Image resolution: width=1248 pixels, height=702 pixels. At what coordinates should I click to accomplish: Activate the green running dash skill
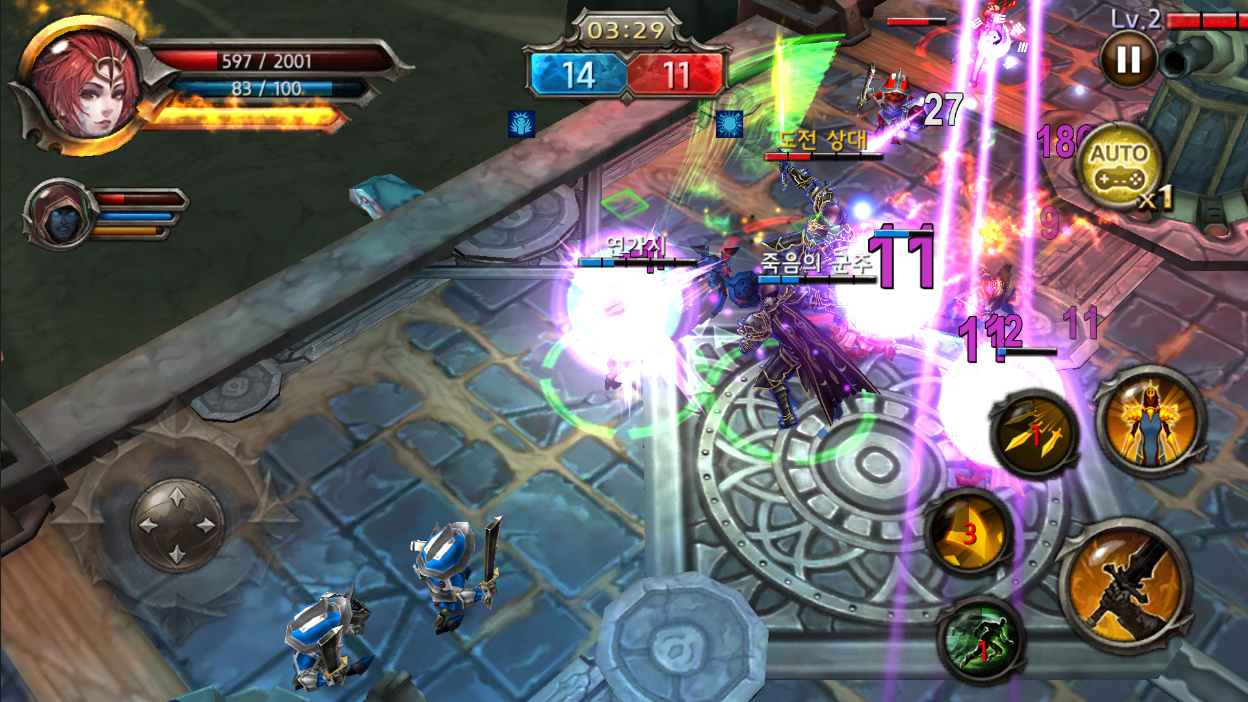[981, 640]
